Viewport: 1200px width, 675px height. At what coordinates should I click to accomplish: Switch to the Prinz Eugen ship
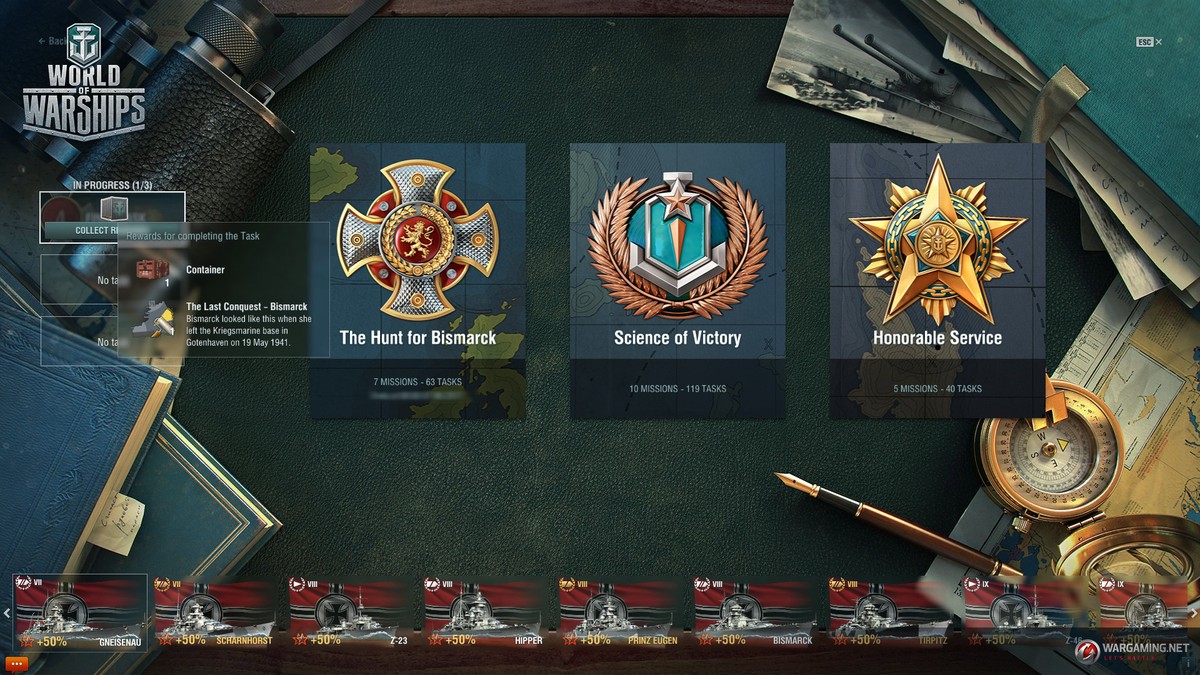click(620, 612)
